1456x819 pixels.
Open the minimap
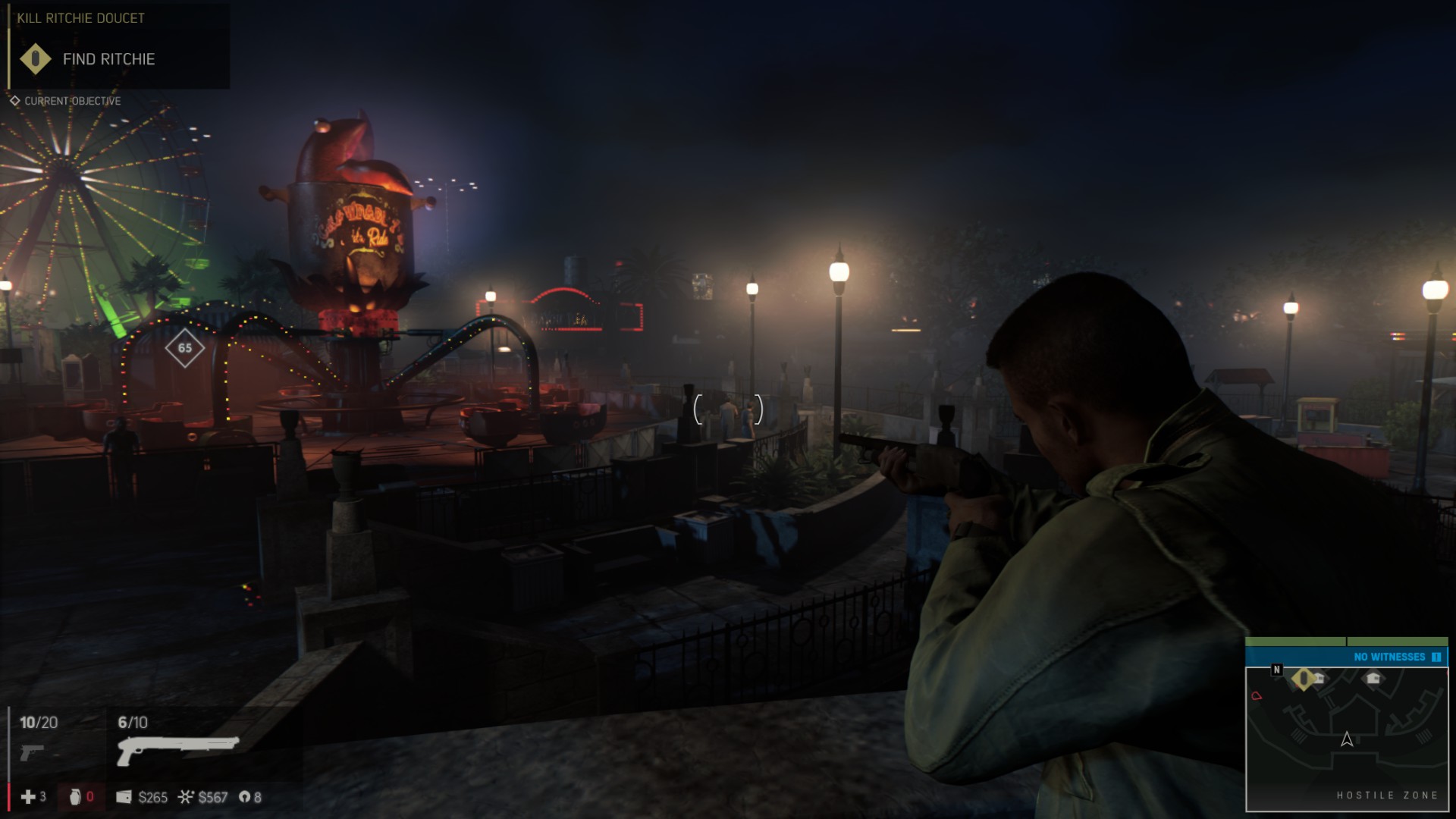tap(1347, 739)
